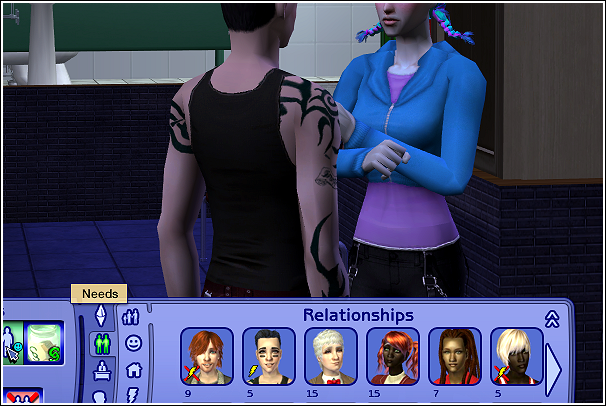Select the Sim with reddish-brown braids portrait
Screen dimensions: 606x406
455,355
